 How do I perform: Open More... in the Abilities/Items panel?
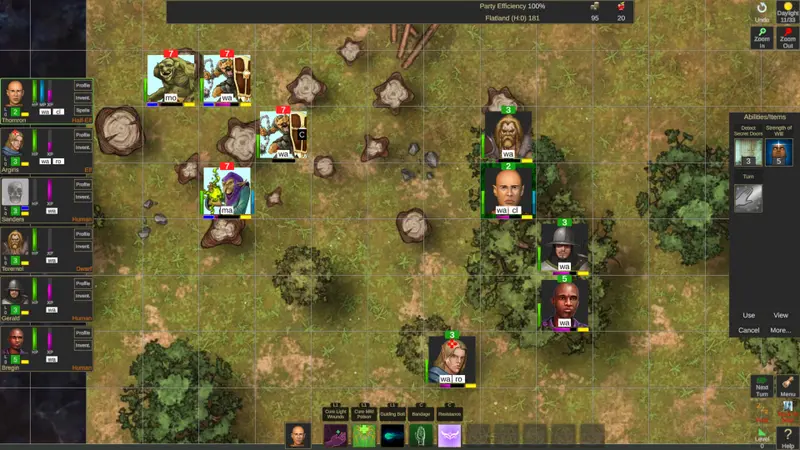[x=780, y=330]
